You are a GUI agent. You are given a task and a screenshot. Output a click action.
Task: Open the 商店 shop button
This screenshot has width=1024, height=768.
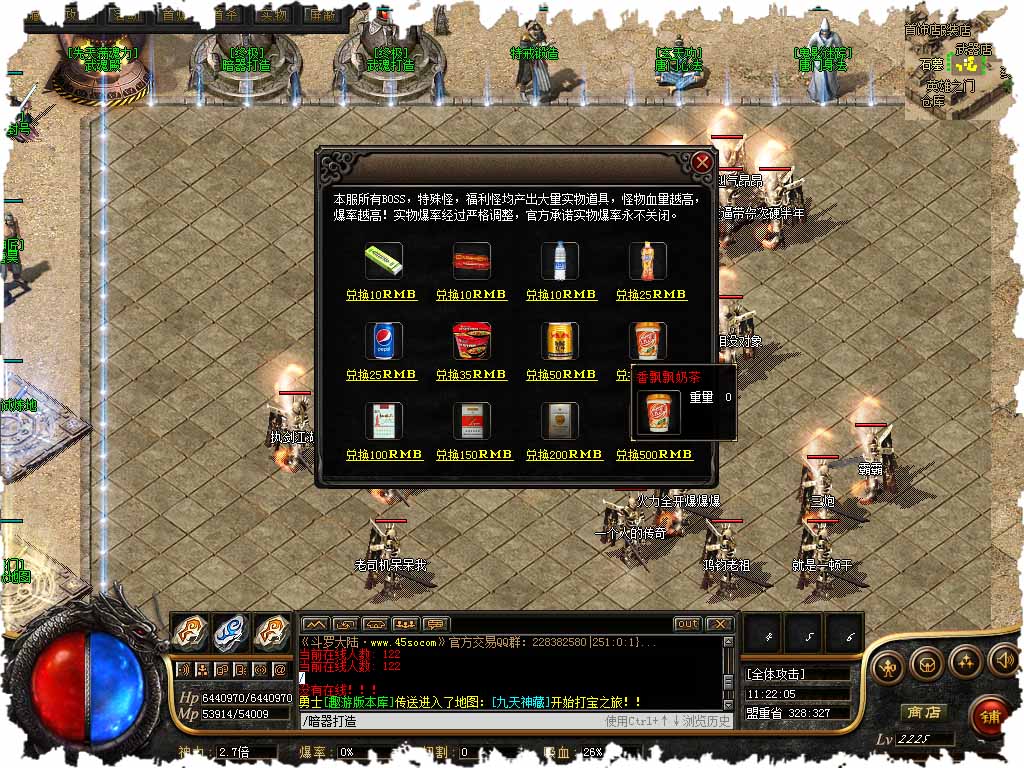(923, 712)
